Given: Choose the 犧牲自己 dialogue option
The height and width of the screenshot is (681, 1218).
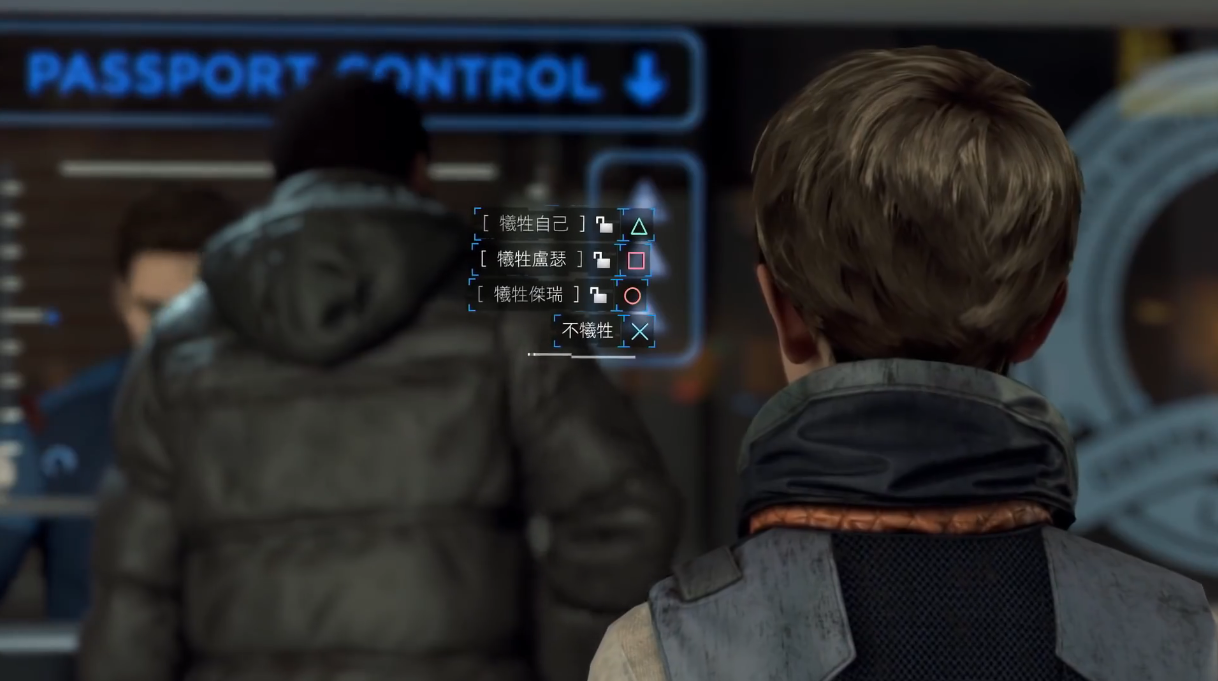Looking at the screenshot, I should (x=535, y=224).
